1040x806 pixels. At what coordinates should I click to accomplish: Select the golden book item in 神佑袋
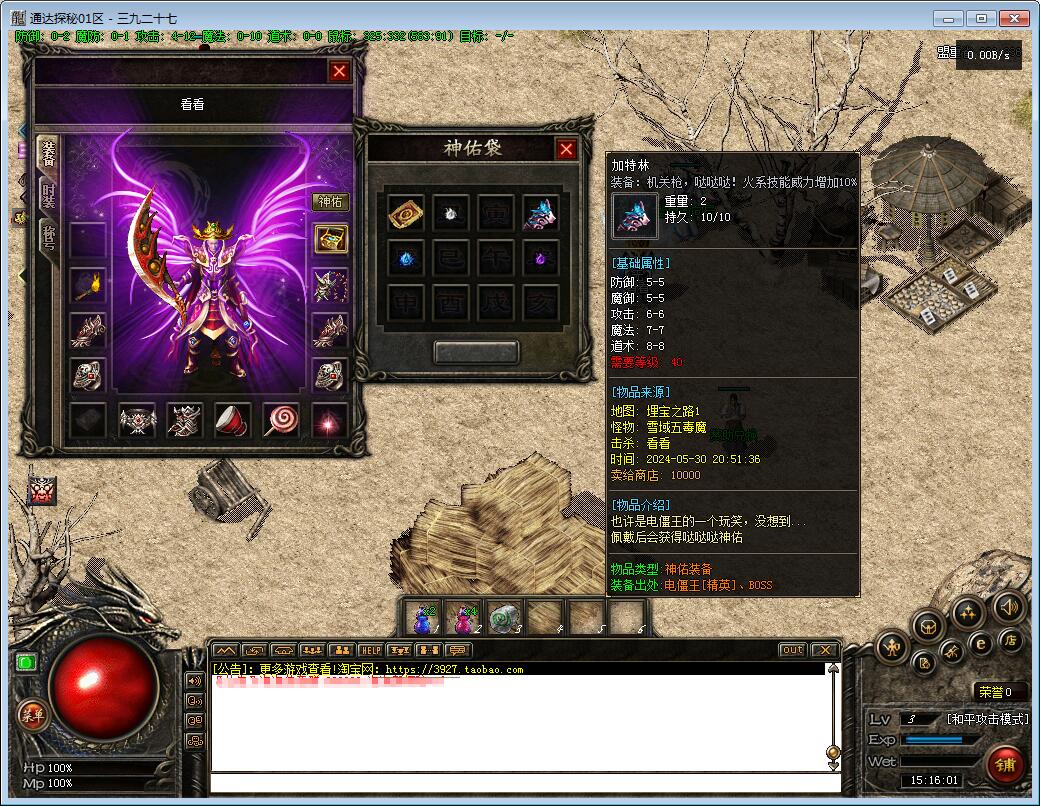point(405,212)
